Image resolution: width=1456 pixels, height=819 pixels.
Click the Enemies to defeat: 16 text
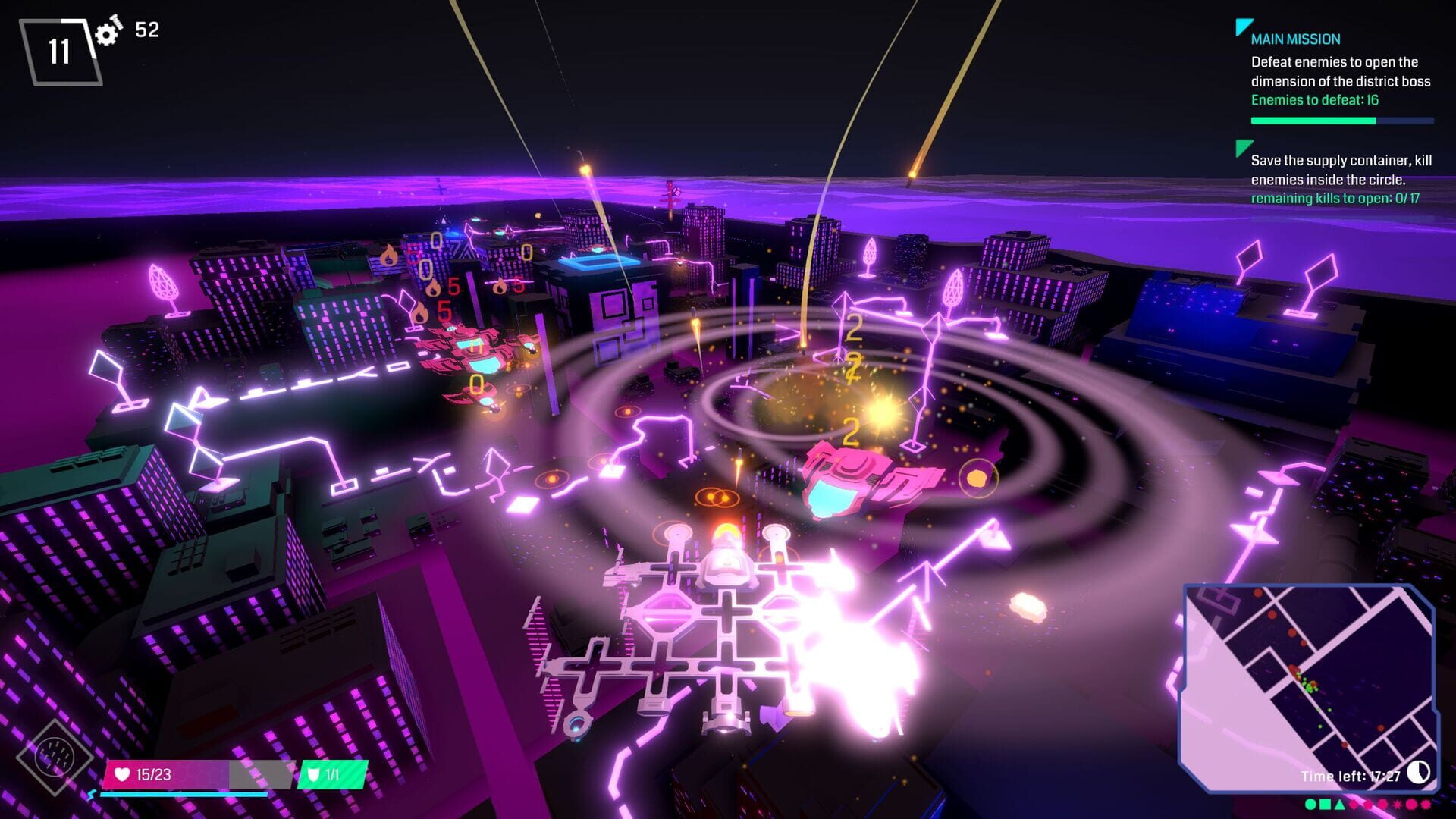(x=1314, y=99)
